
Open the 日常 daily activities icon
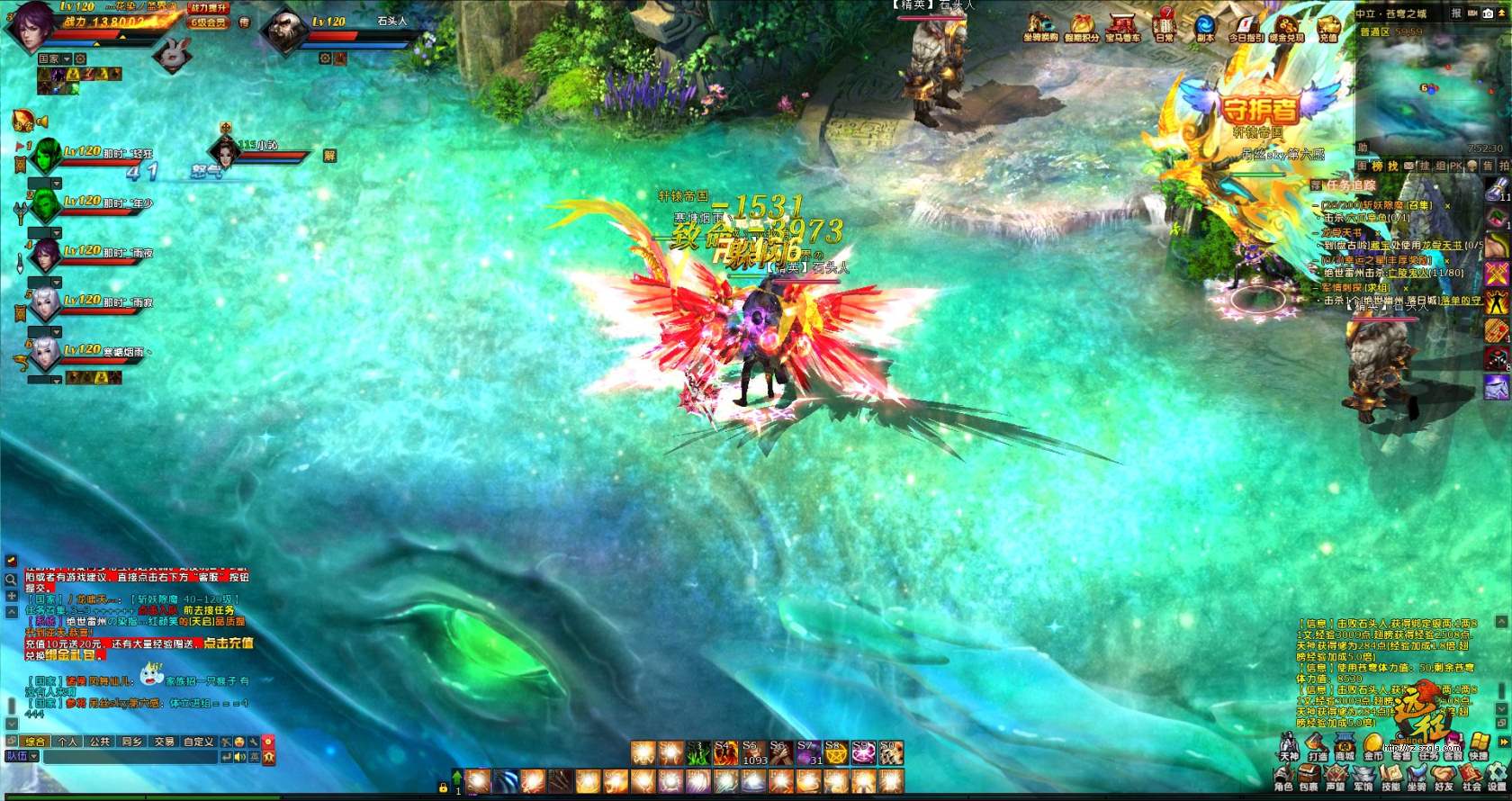1165,25
